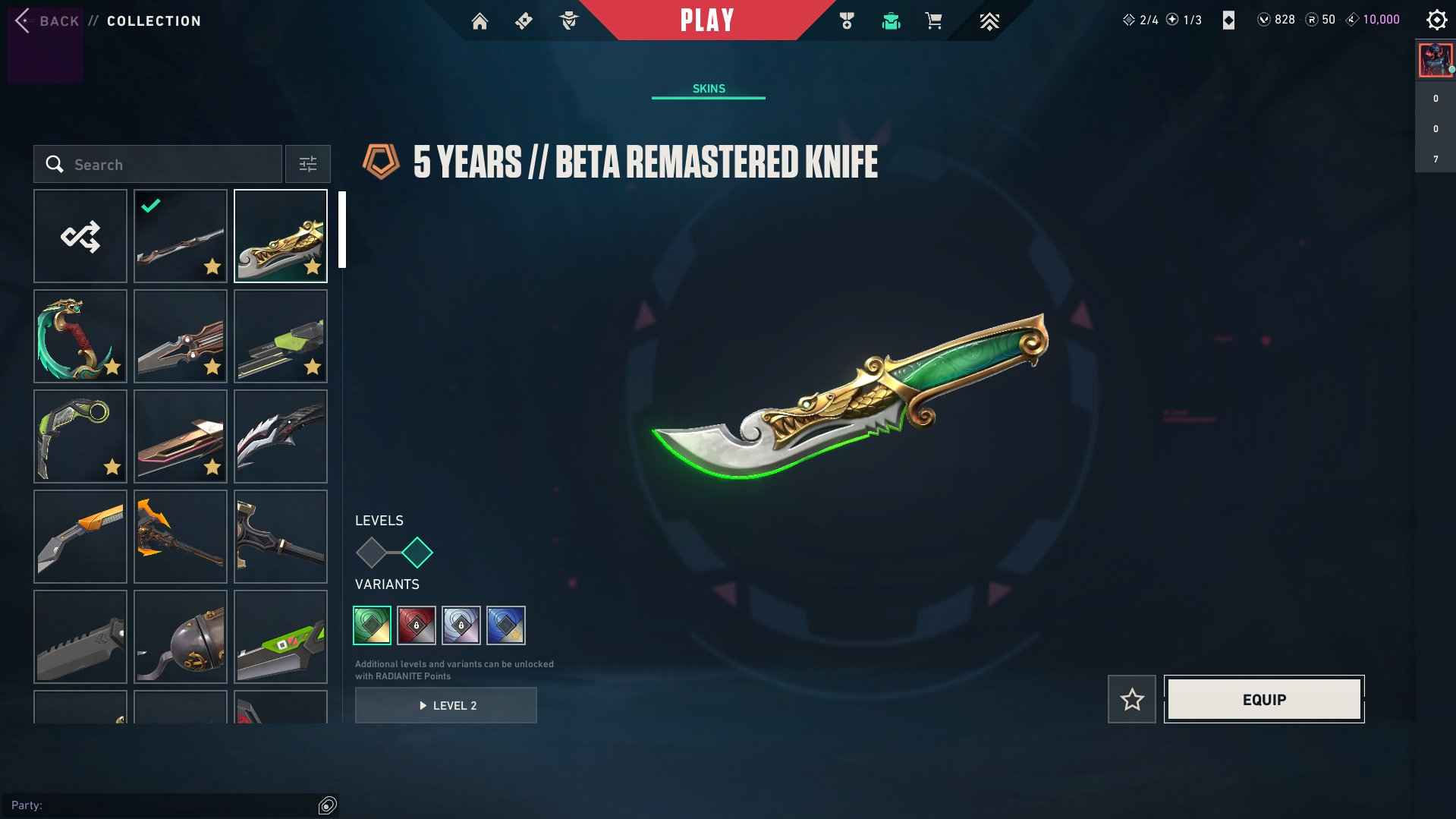The width and height of the screenshot is (1456, 819).
Task: Open the Home screen via house icon
Action: tap(480, 20)
